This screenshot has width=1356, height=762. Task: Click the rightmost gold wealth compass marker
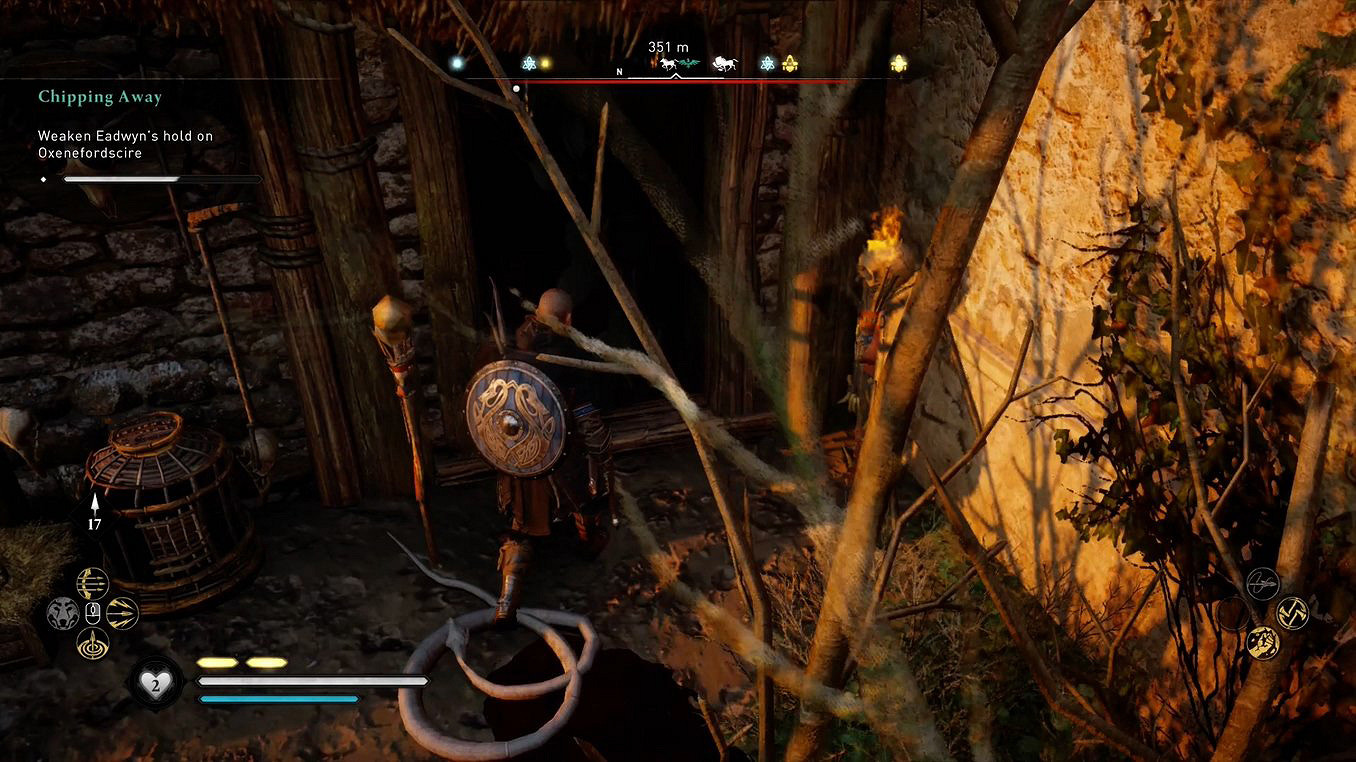coord(898,63)
